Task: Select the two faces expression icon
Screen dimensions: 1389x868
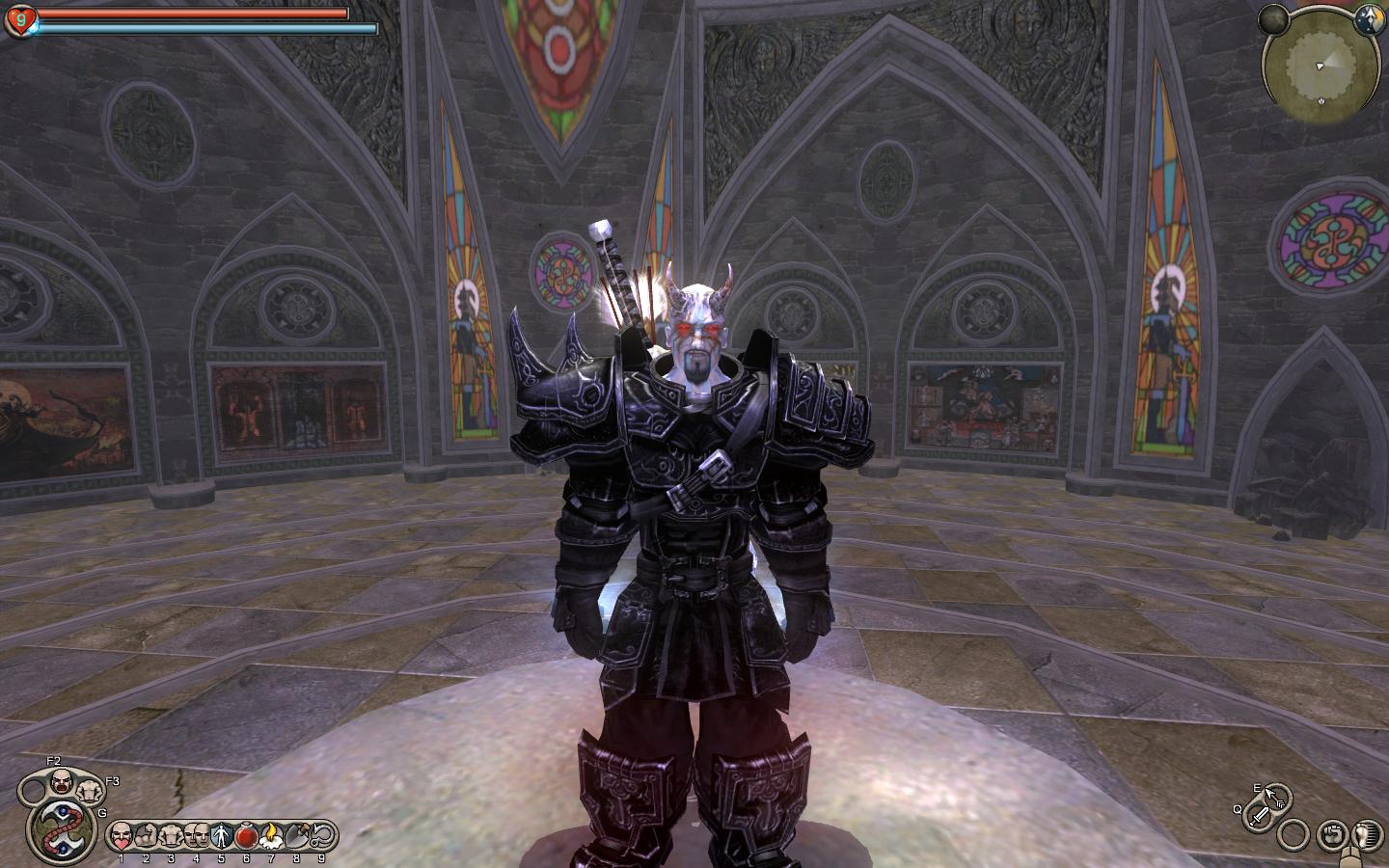Action: tap(196, 834)
